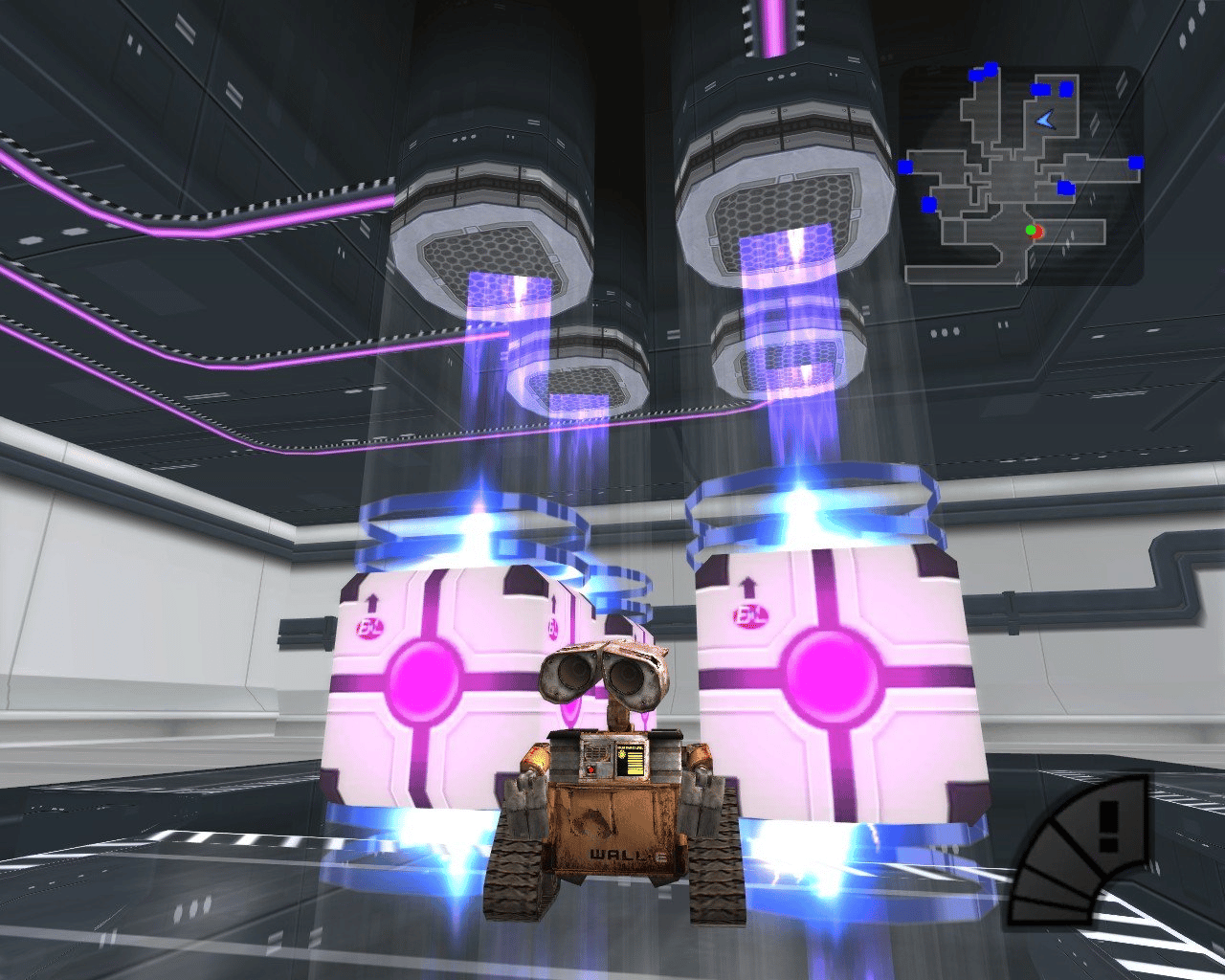Click the green dot marker on minimap
Image resolution: width=1225 pixels, height=980 pixels.
point(1030,231)
